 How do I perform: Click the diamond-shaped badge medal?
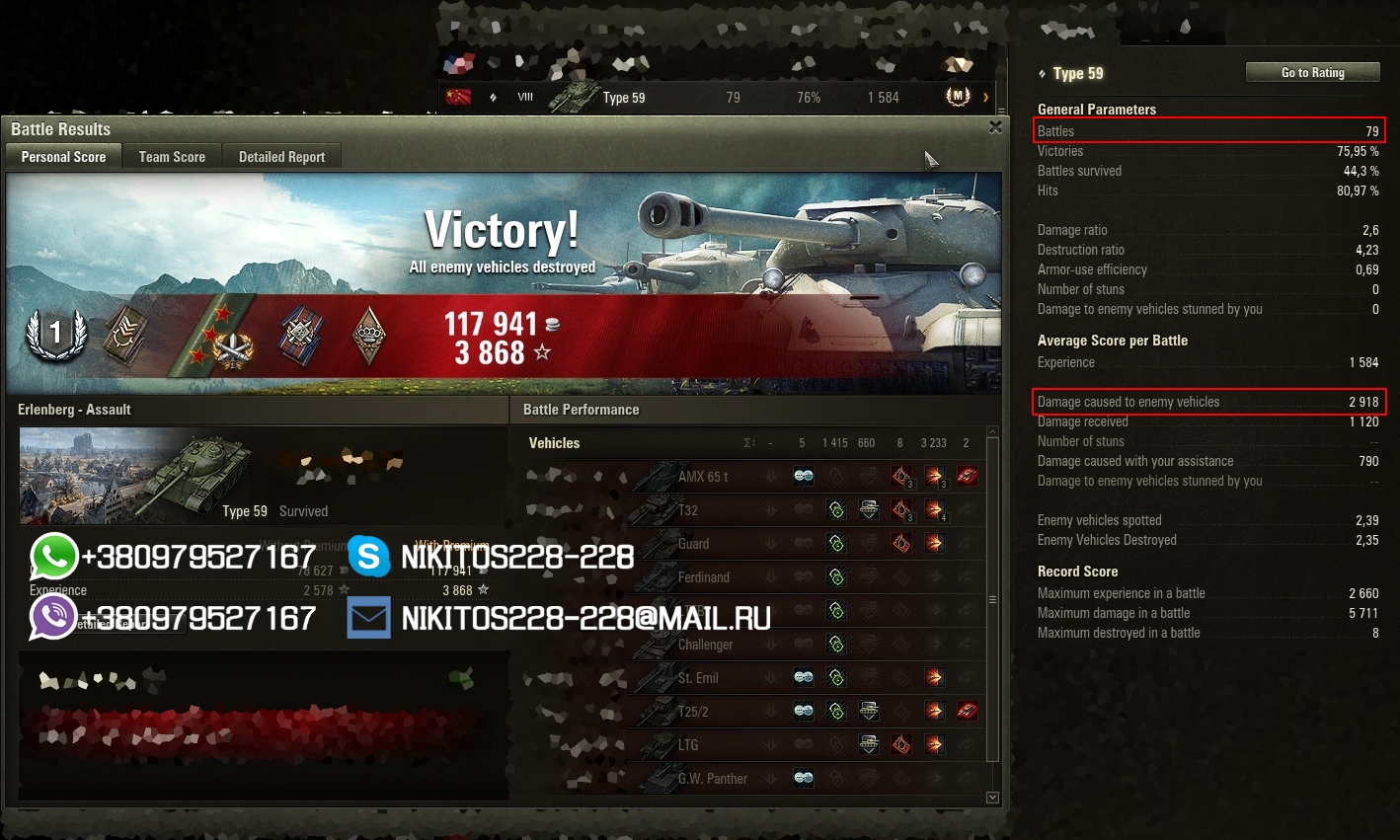[x=368, y=335]
